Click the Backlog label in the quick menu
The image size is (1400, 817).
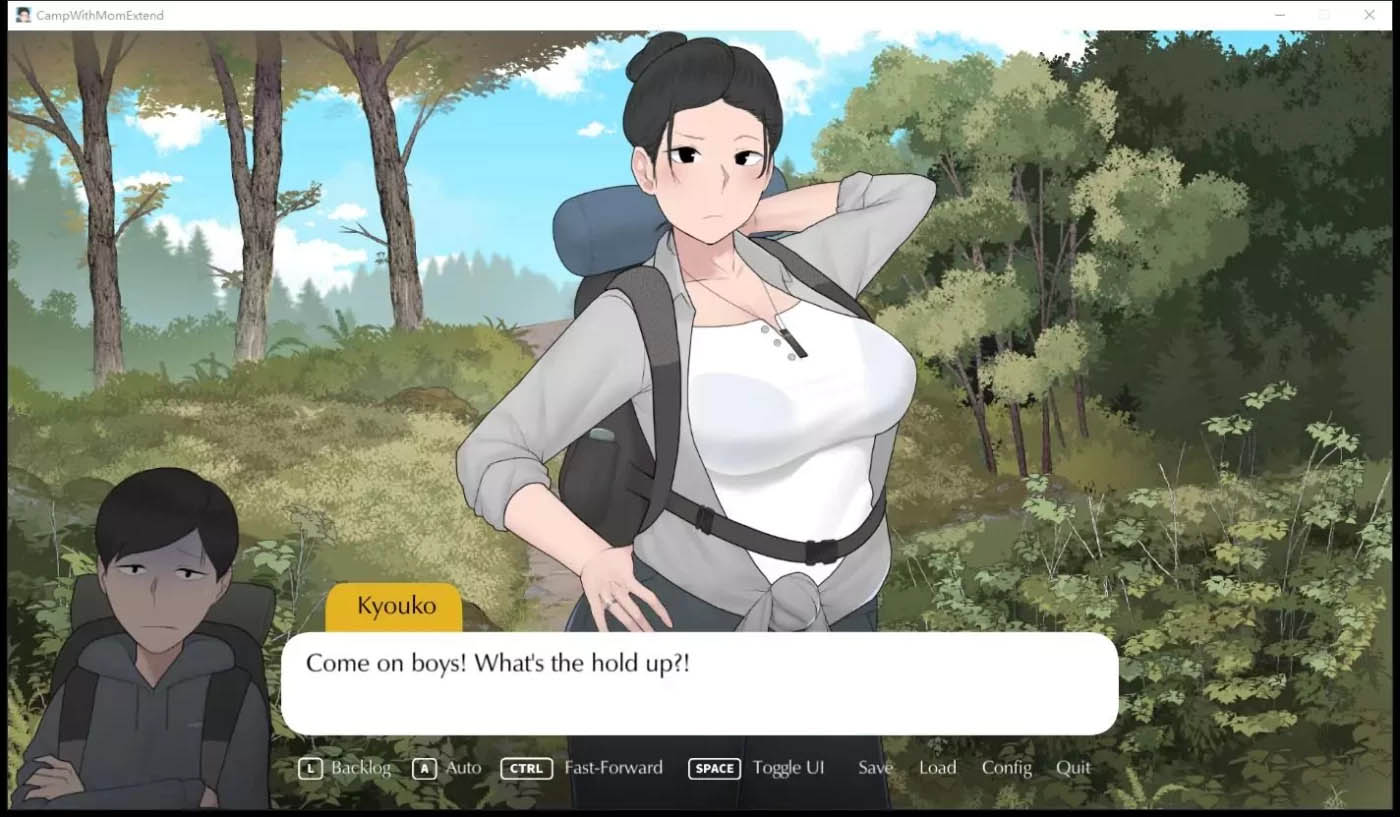(x=359, y=768)
